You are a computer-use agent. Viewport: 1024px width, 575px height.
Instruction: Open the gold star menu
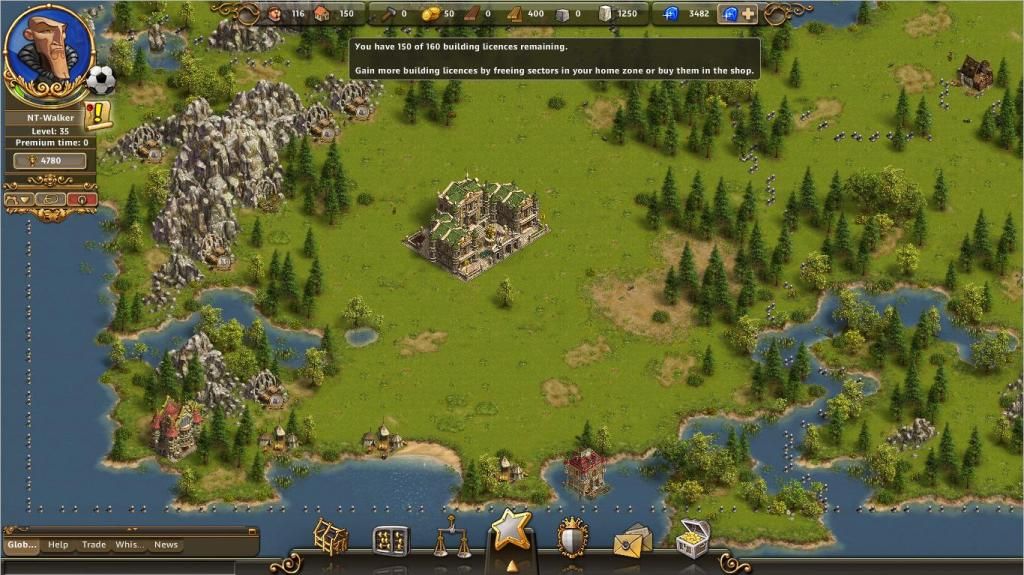(x=511, y=531)
